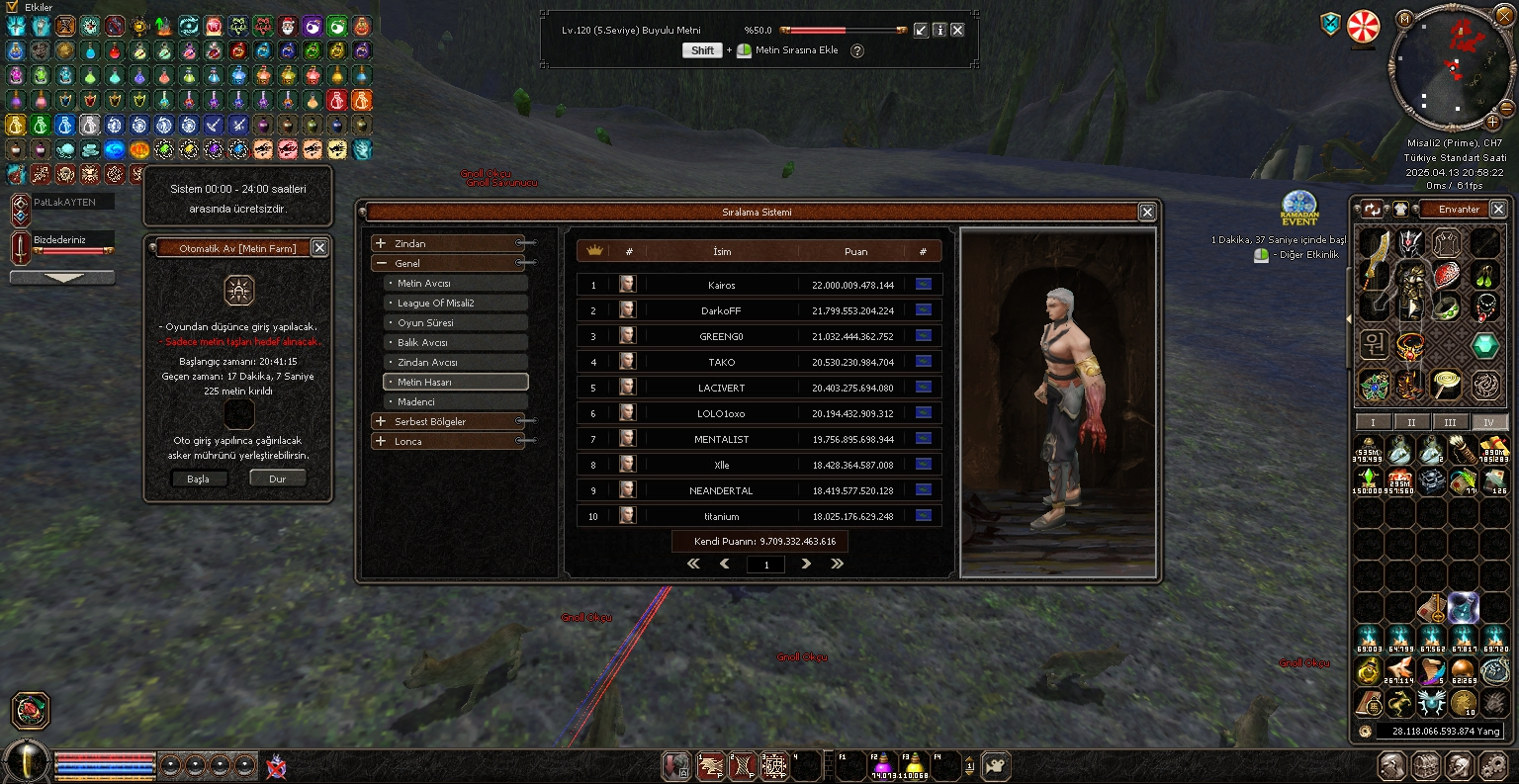The height and width of the screenshot is (784, 1519).
Task: Open League Of Misali2 ranking
Action: 456,304
